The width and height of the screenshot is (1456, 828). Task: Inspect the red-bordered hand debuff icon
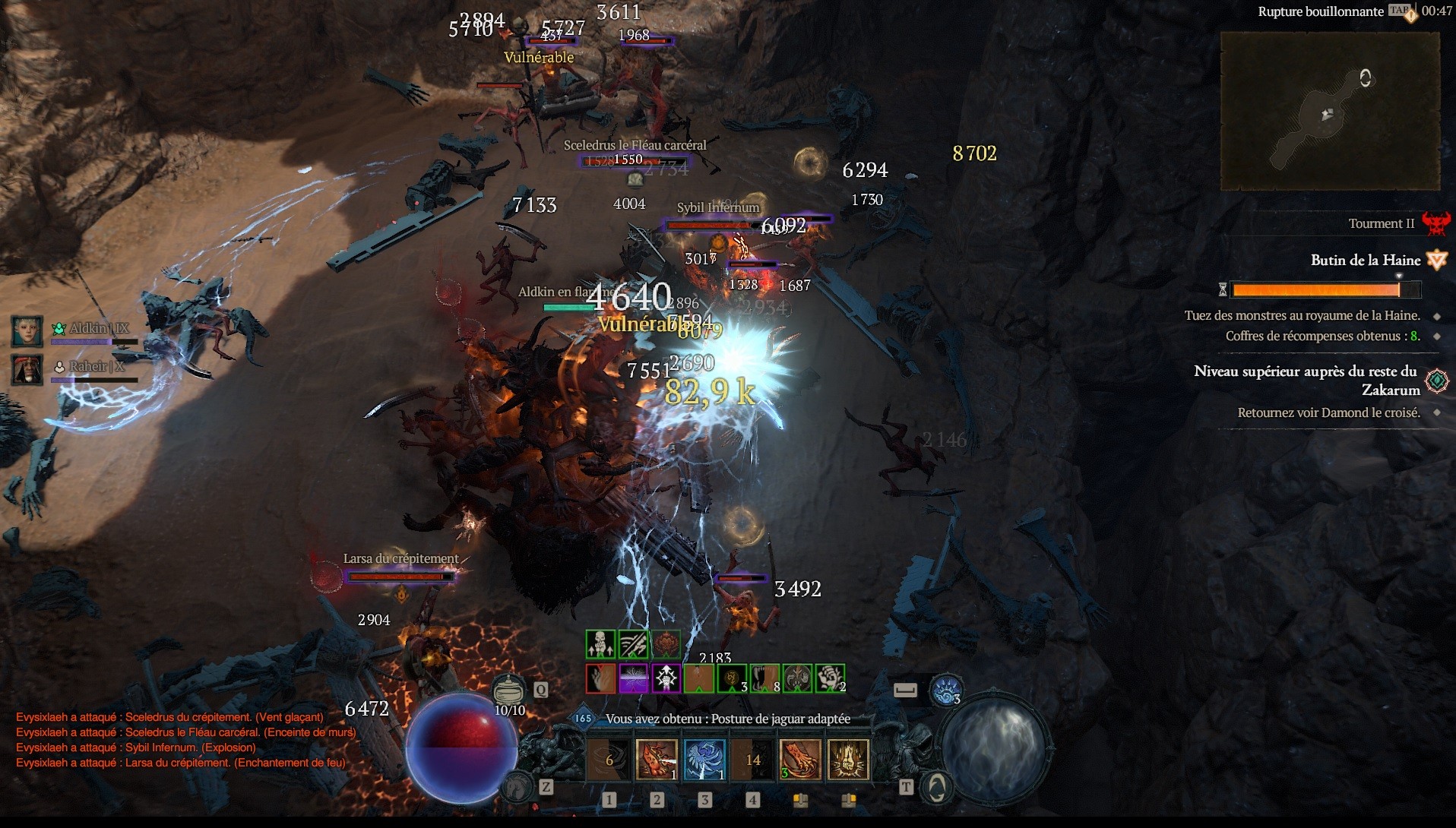600,678
